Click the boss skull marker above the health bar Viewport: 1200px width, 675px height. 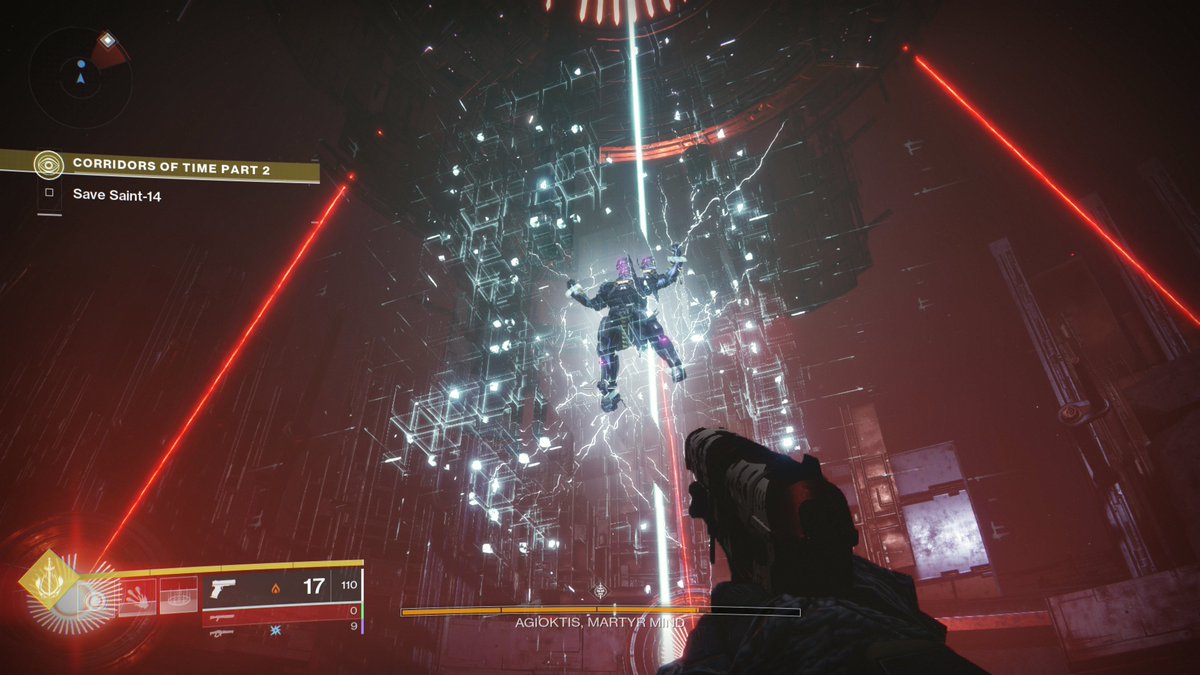point(599,591)
